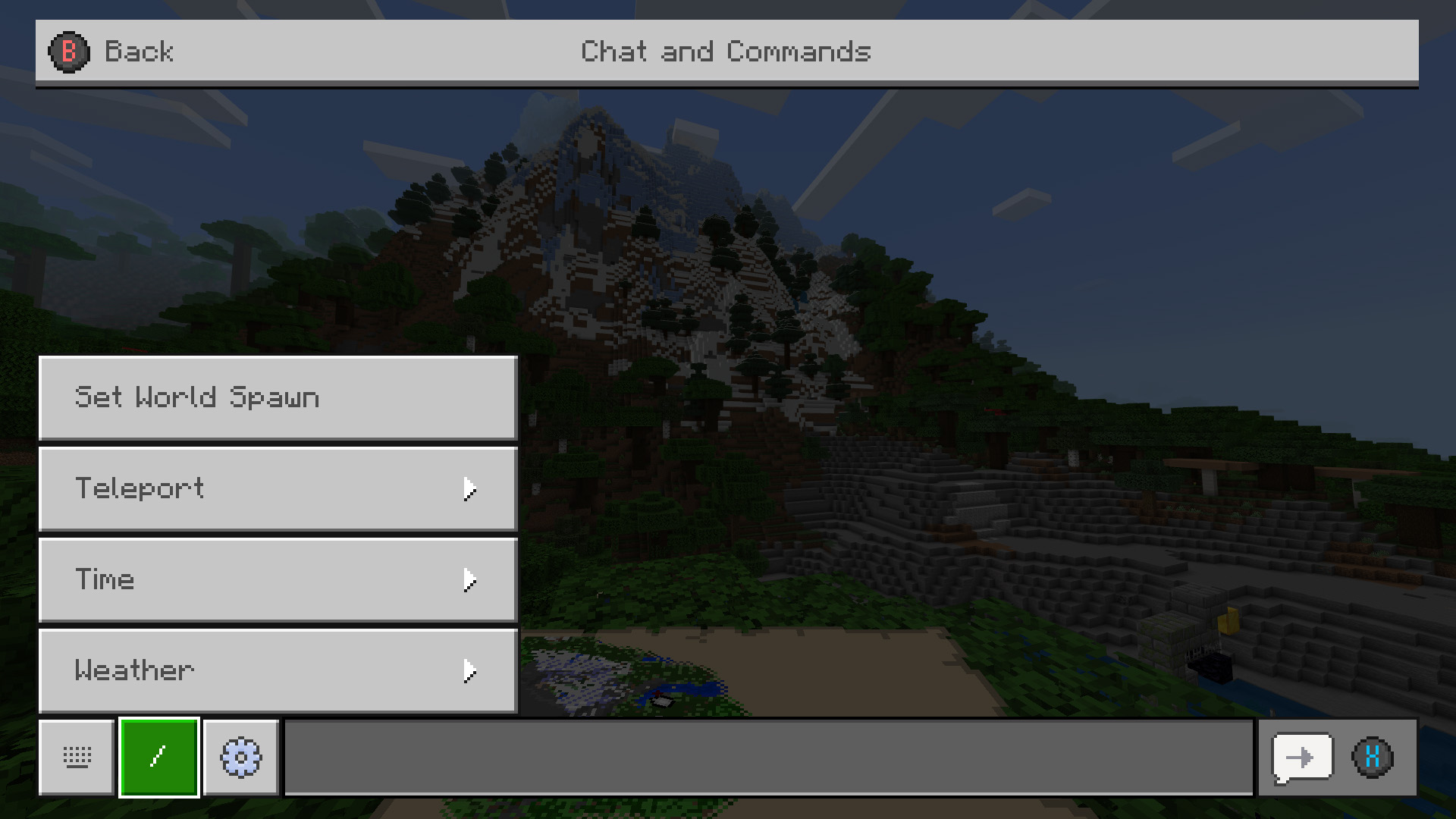Click the Chat and Commands title bar

coord(726,52)
